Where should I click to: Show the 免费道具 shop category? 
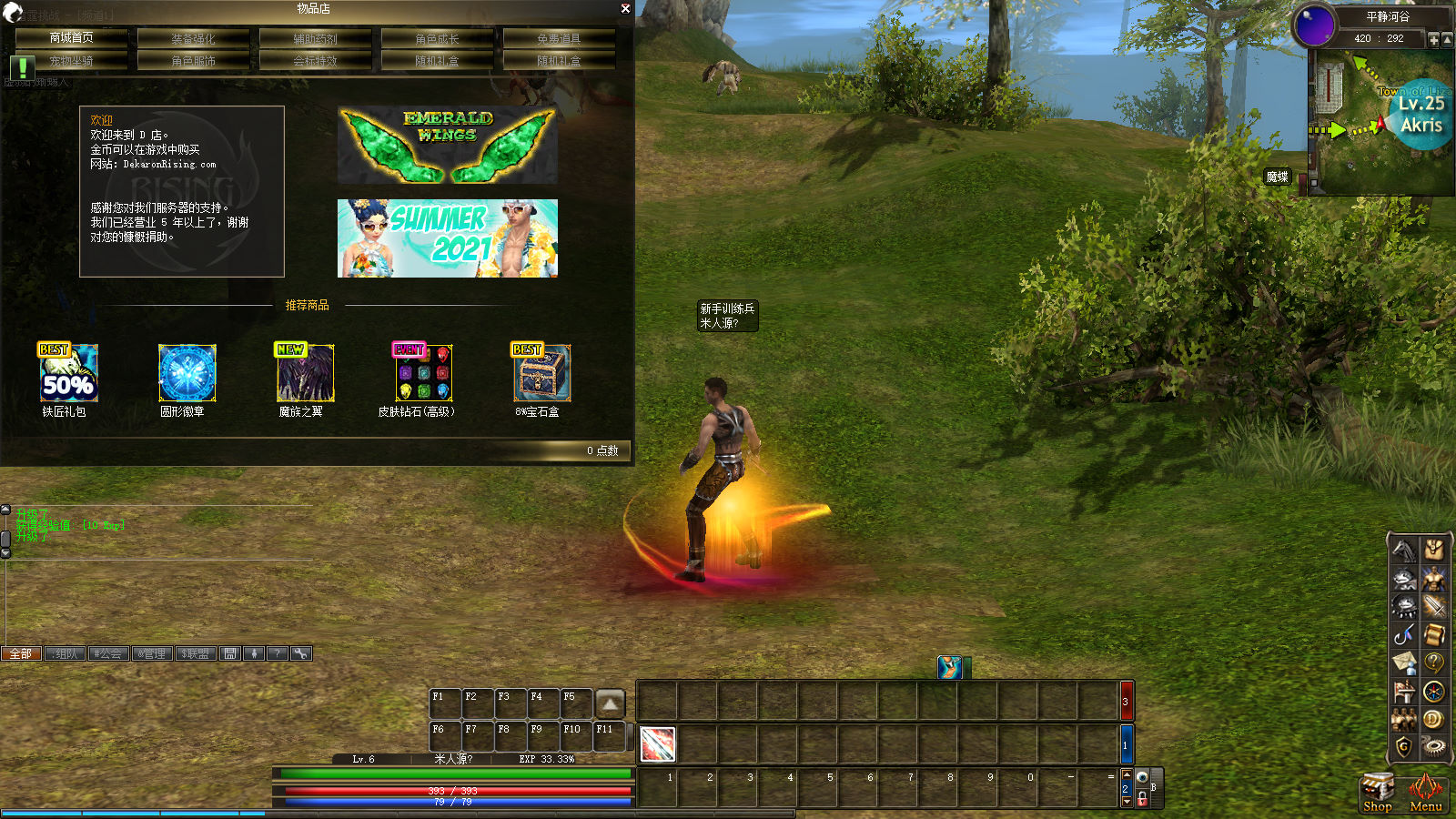coord(559,38)
